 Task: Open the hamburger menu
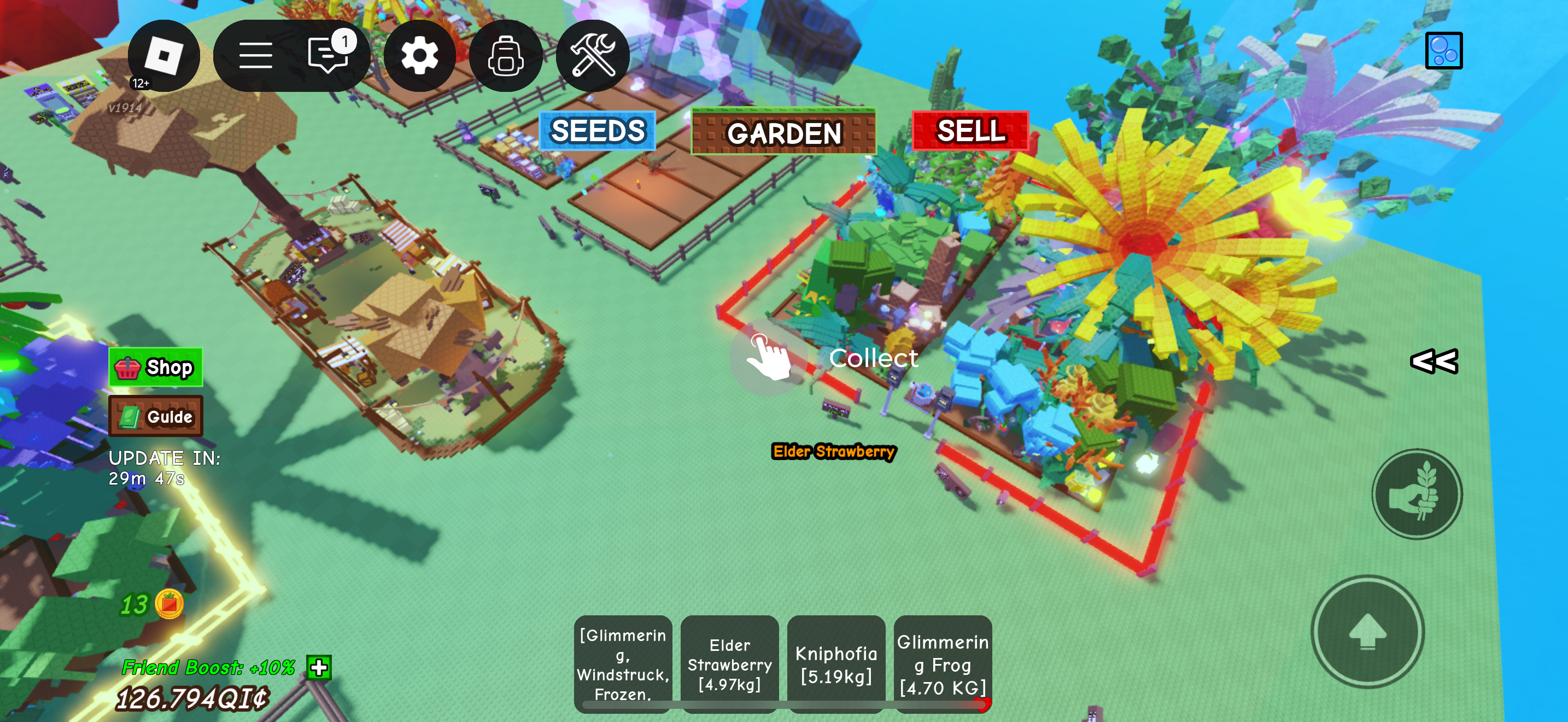click(x=255, y=55)
